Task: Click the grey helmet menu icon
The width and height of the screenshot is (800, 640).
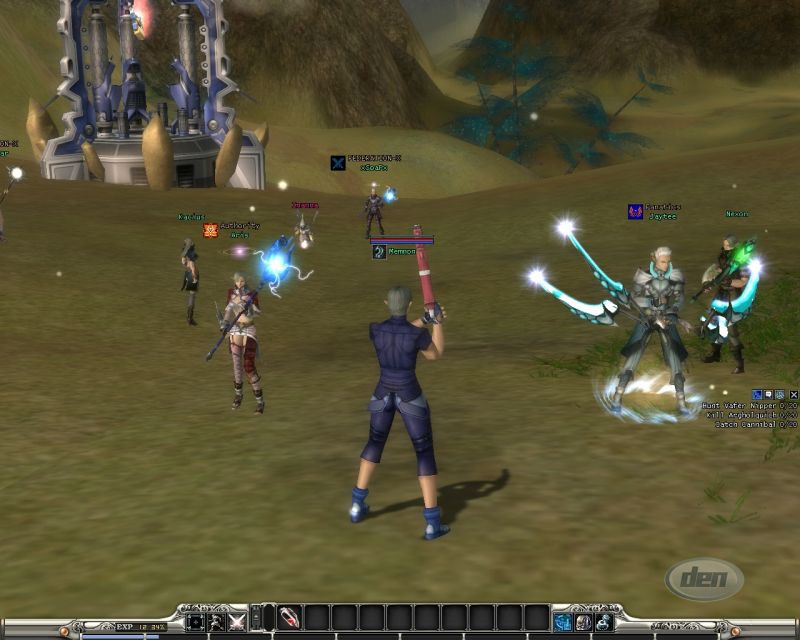Action: [584, 622]
